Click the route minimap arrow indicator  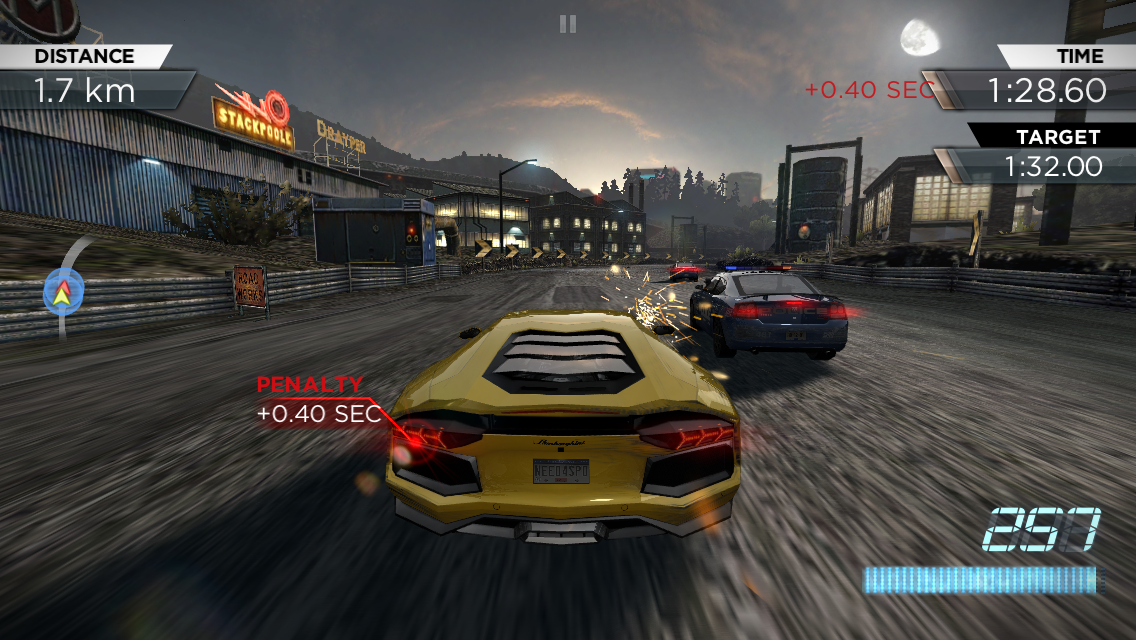coord(63,292)
